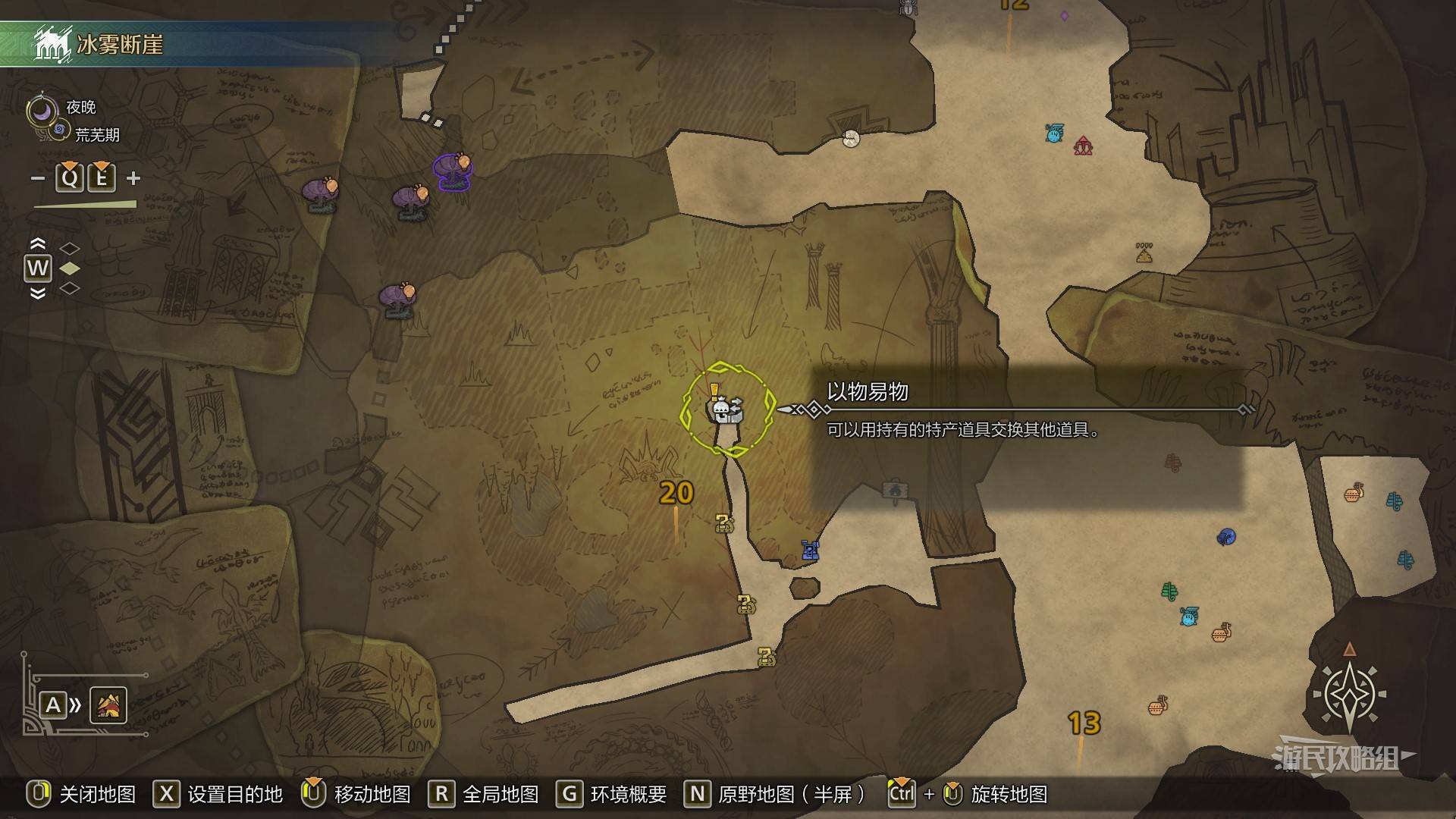Image resolution: width=1456 pixels, height=819 pixels.
Task: Select the highlighted barter (以物易物) marker
Action: (726, 410)
